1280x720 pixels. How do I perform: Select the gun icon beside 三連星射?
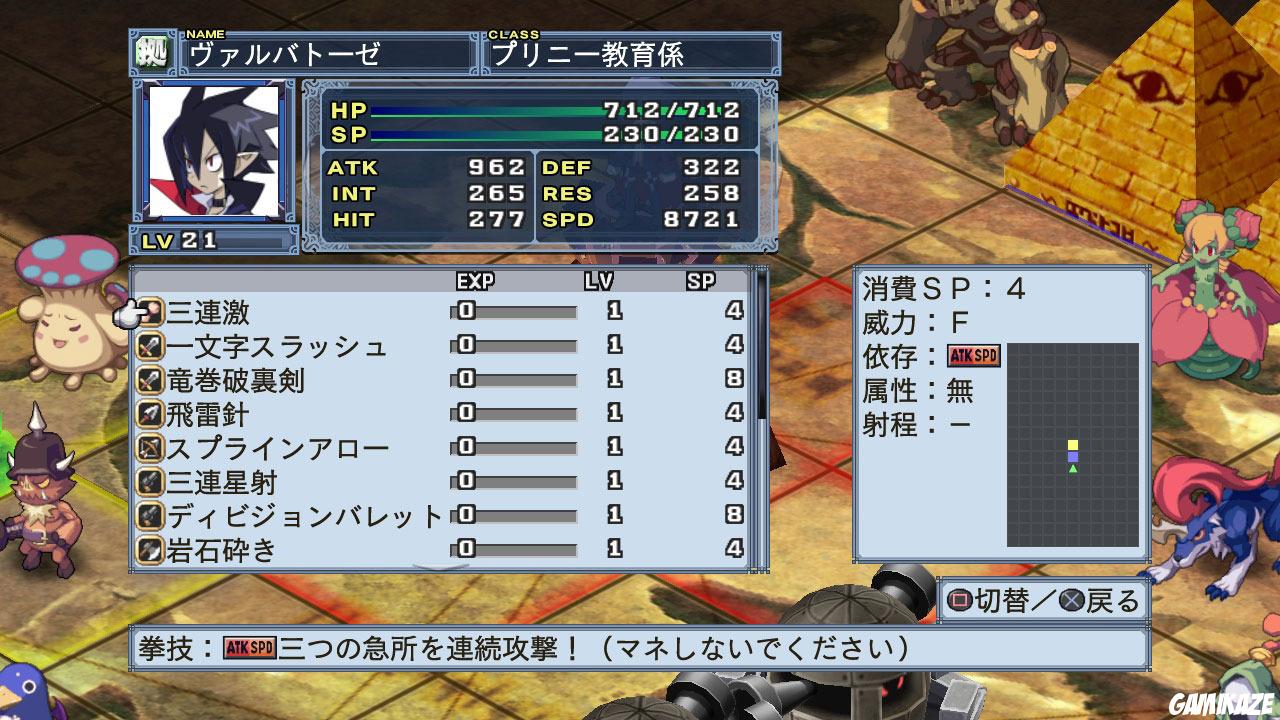coord(150,483)
